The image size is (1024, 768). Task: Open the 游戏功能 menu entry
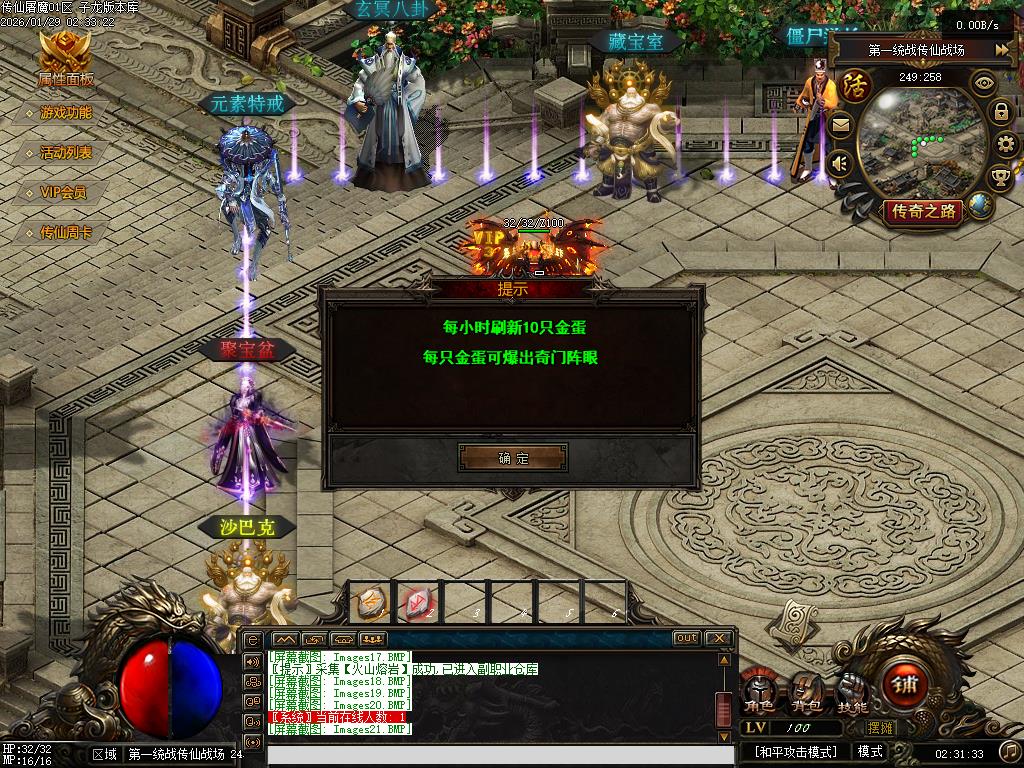pos(66,113)
